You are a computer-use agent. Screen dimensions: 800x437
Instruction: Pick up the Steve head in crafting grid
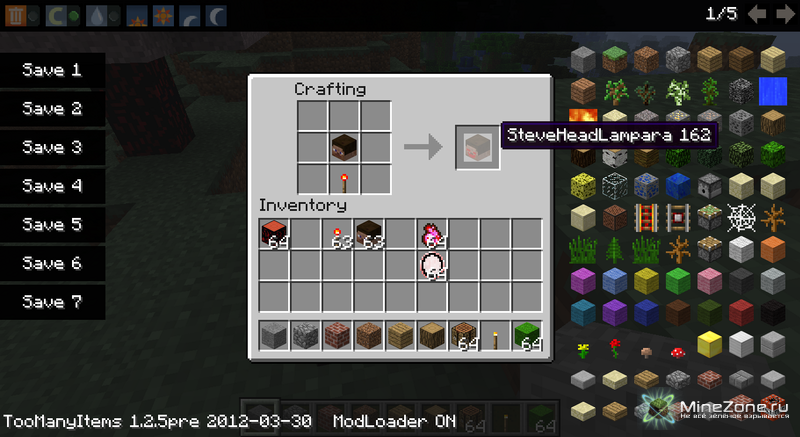tap(345, 148)
